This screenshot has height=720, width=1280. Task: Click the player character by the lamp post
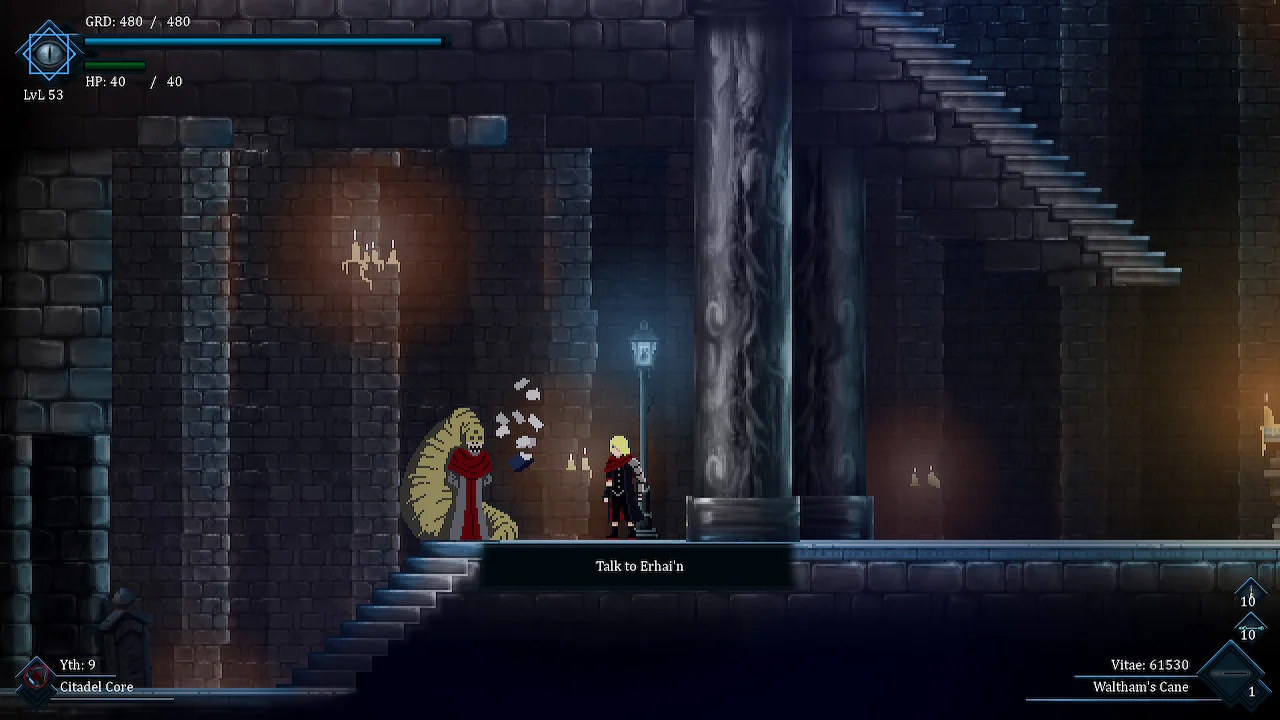pos(620,485)
